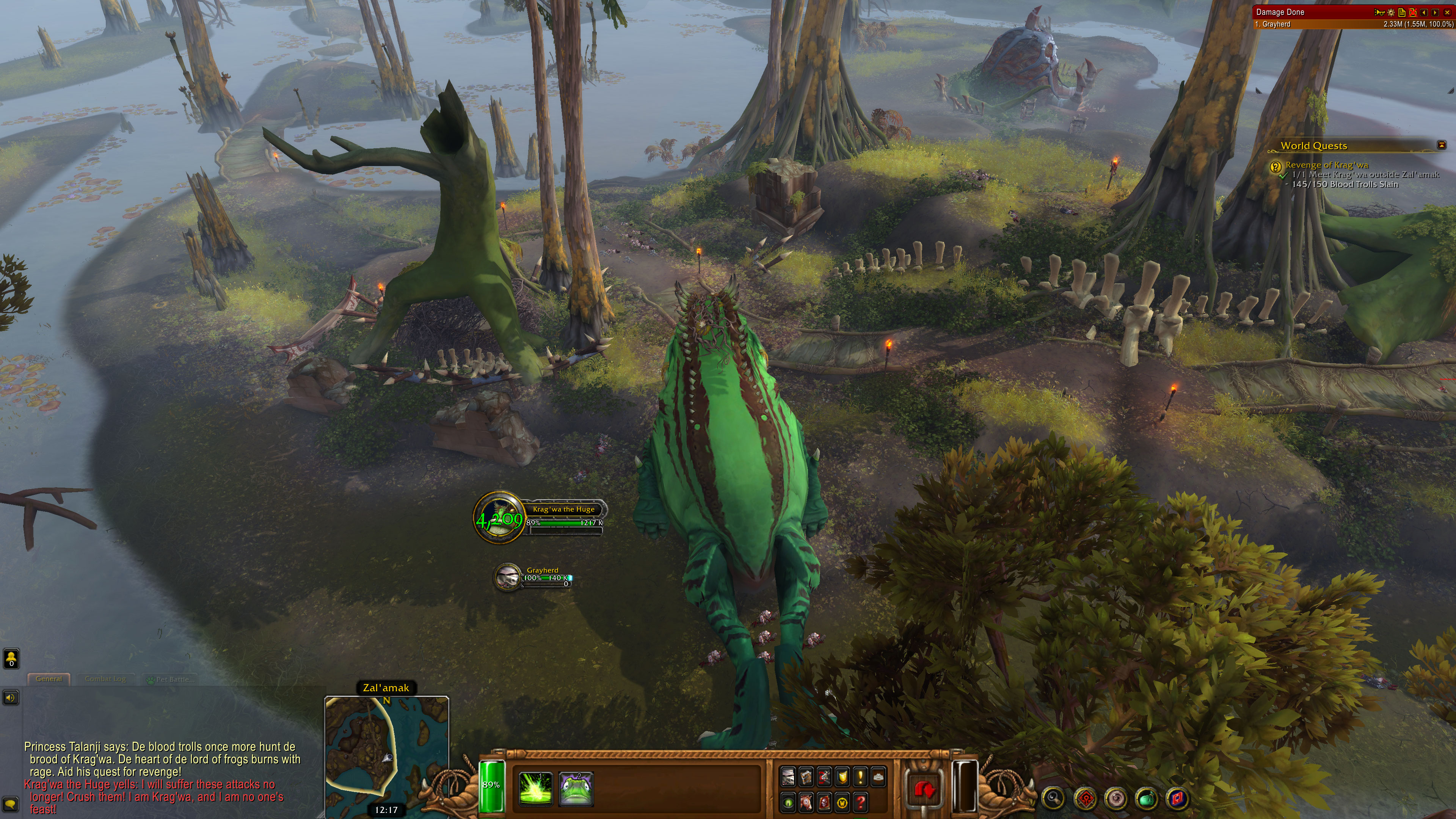Open the green backpack bag

tap(1146, 799)
